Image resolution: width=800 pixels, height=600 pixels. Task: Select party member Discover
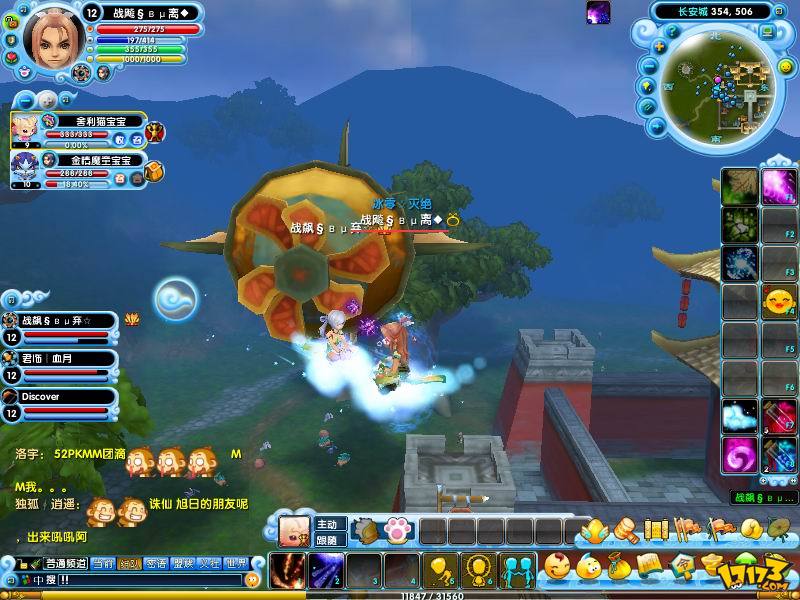point(60,402)
